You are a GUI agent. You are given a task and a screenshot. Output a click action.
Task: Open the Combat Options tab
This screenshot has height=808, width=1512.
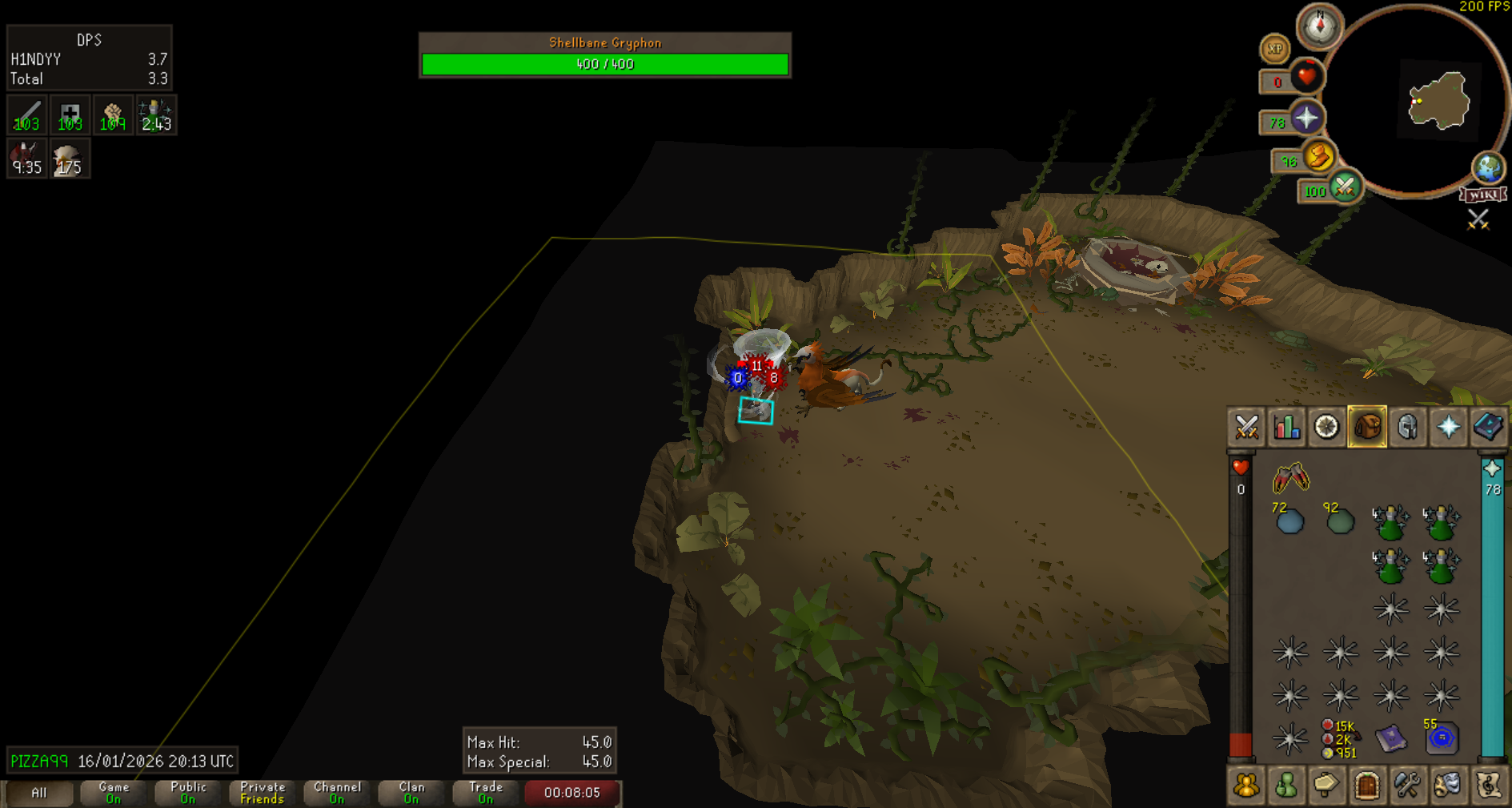[1246, 427]
